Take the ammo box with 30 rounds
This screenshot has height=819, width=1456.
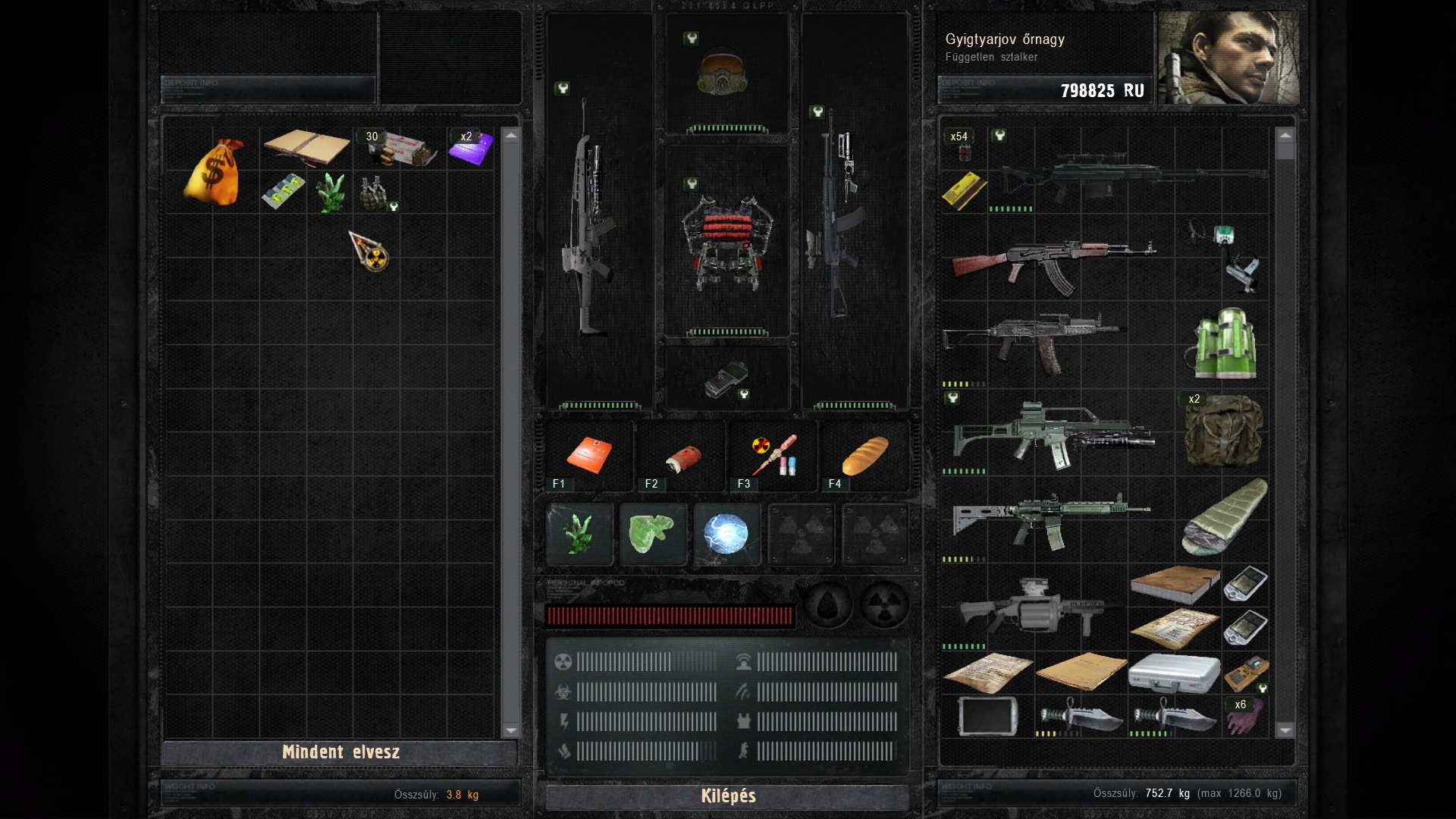tap(400, 148)
